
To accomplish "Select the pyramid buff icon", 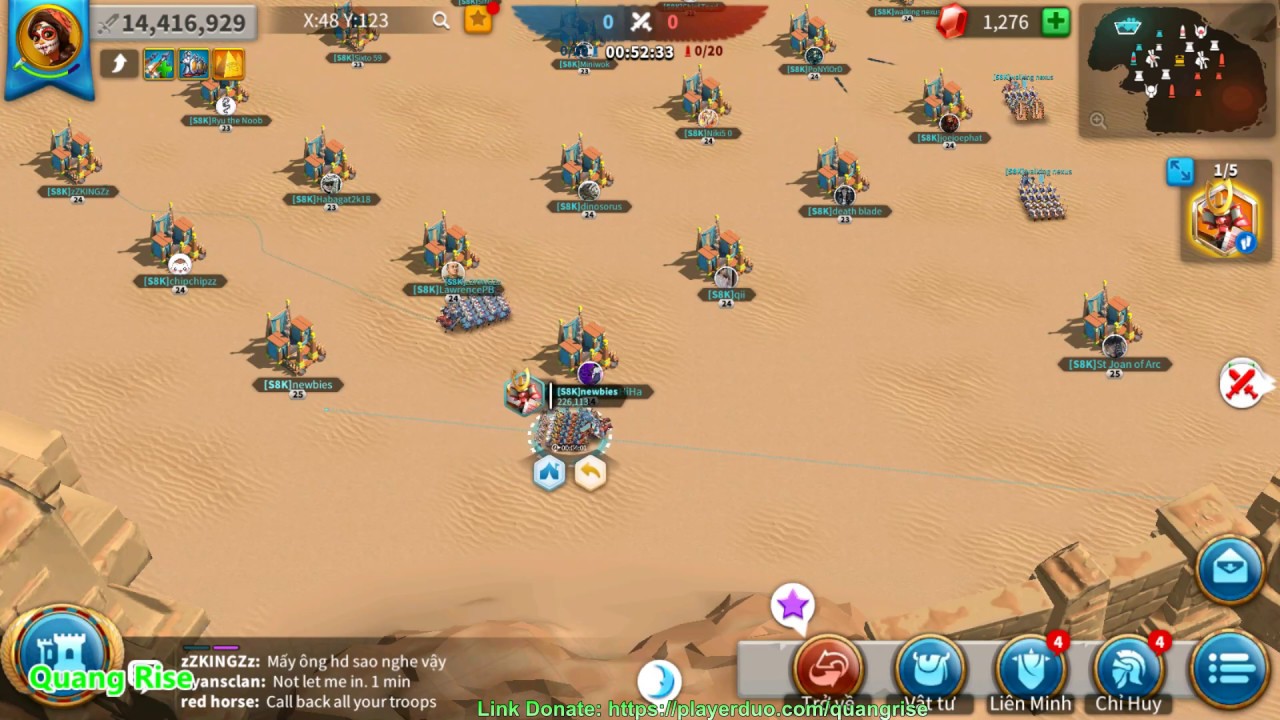I will pyautogui.click(x=228, y=64).
